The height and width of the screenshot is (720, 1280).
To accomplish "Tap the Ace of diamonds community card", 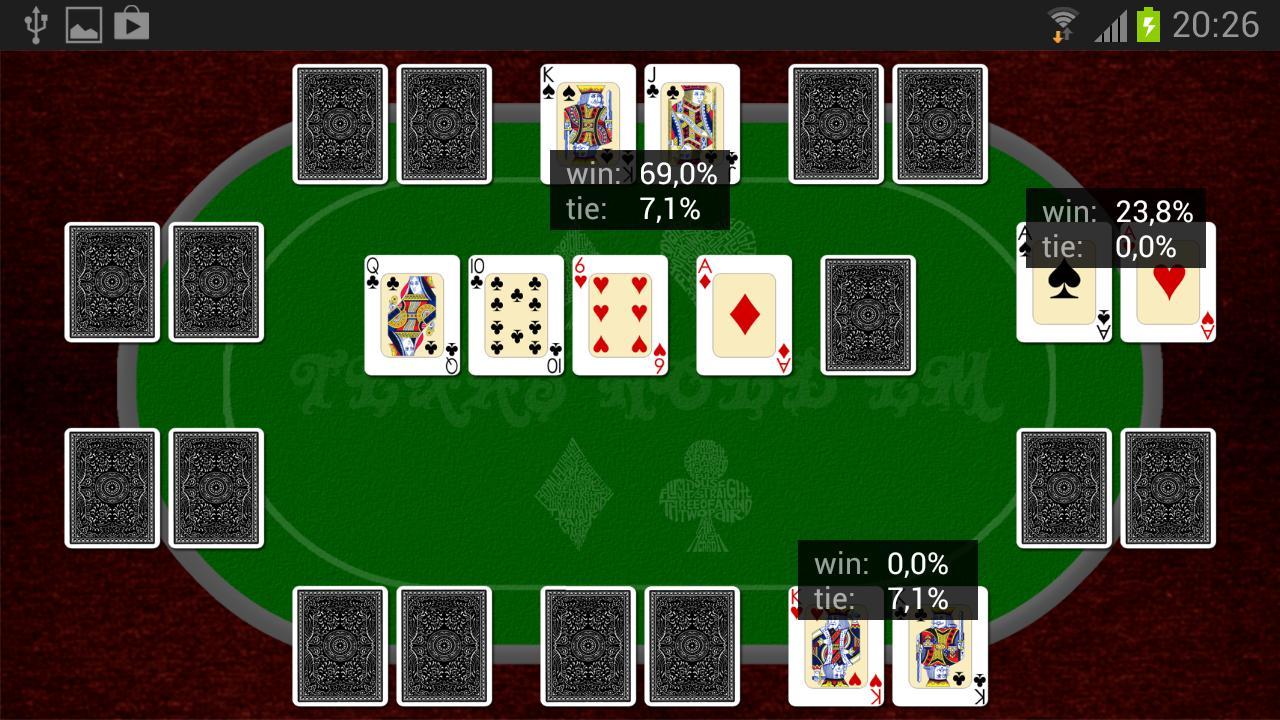I will pos(743,314).
